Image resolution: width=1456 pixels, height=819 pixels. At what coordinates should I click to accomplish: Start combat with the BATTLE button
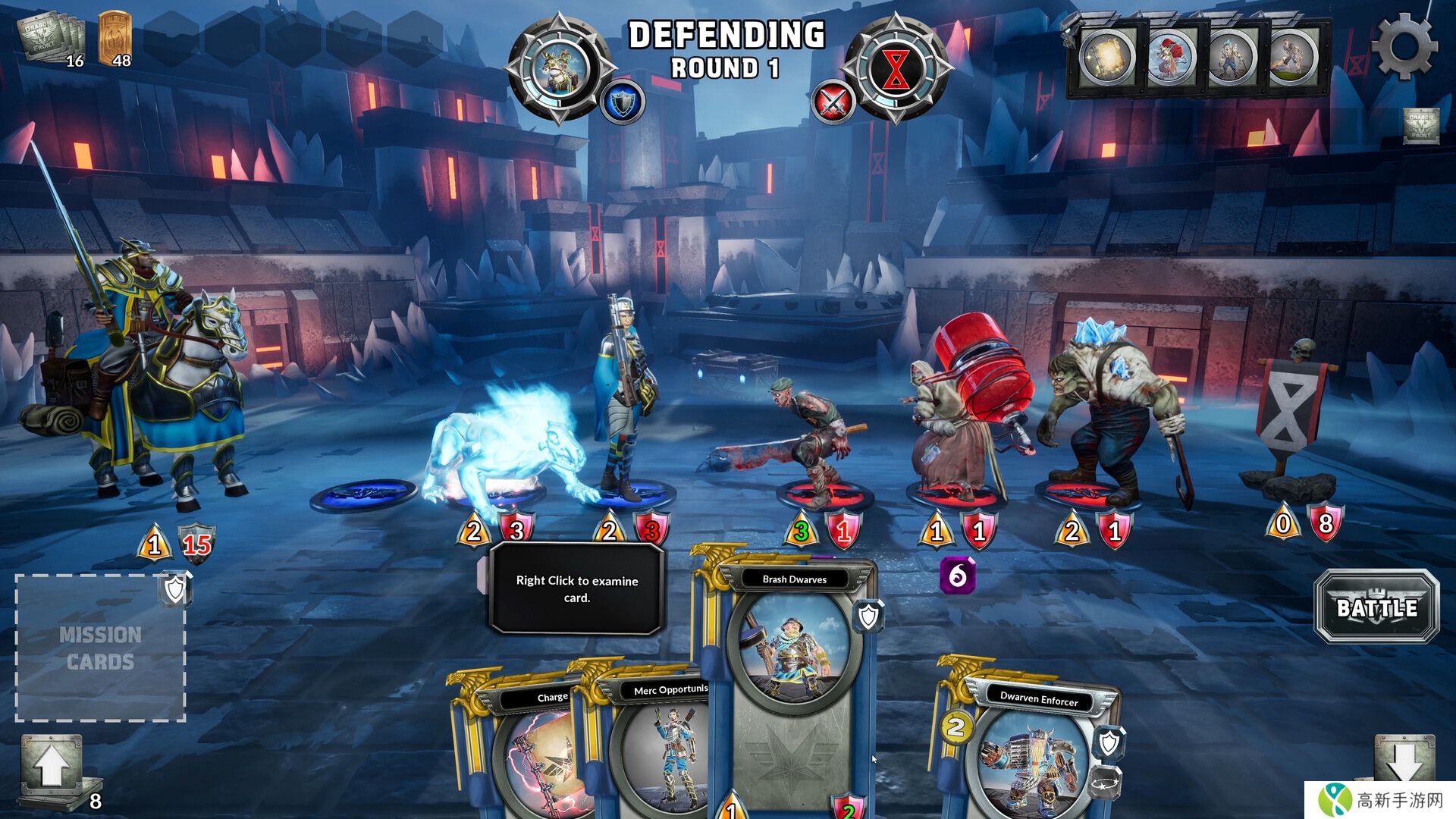point(1376,607)
